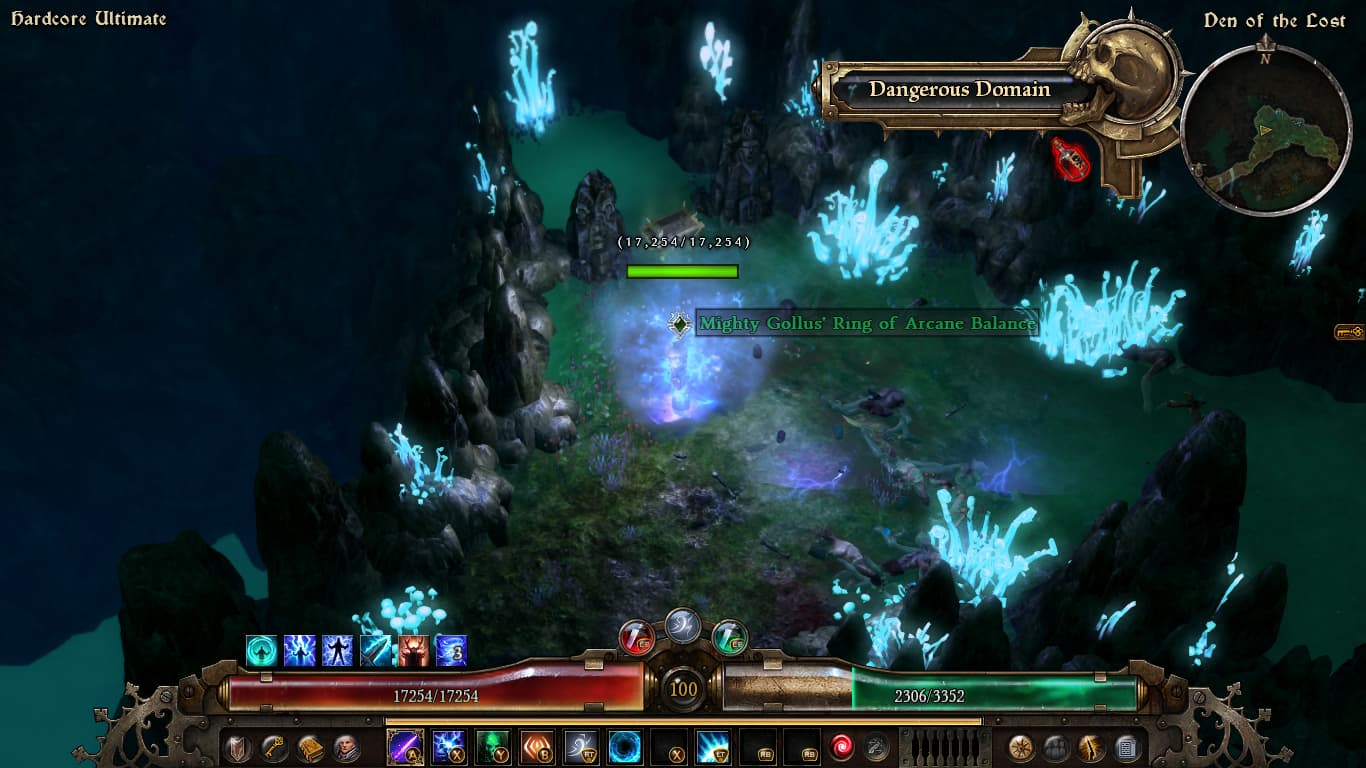The width and height of the screenshot is (1366, 768).
Task: Drink the green energy potion
Action: tap(730, 637)
